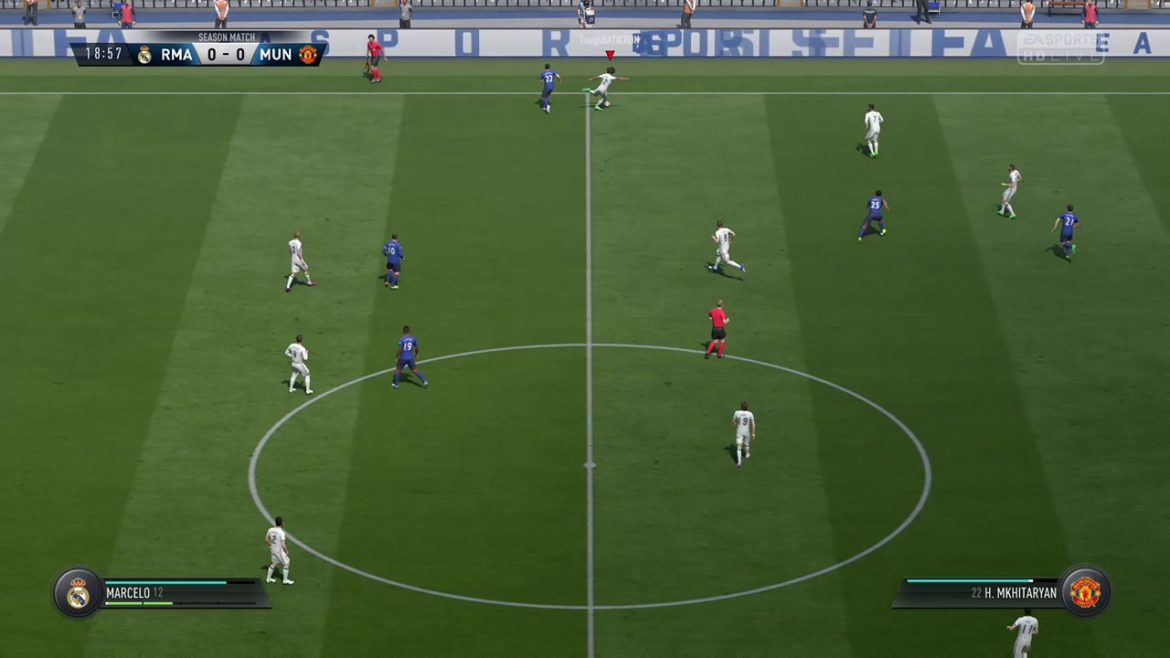Choose the H. Mkhitaryan 22 player name panel

click(985, 593)
